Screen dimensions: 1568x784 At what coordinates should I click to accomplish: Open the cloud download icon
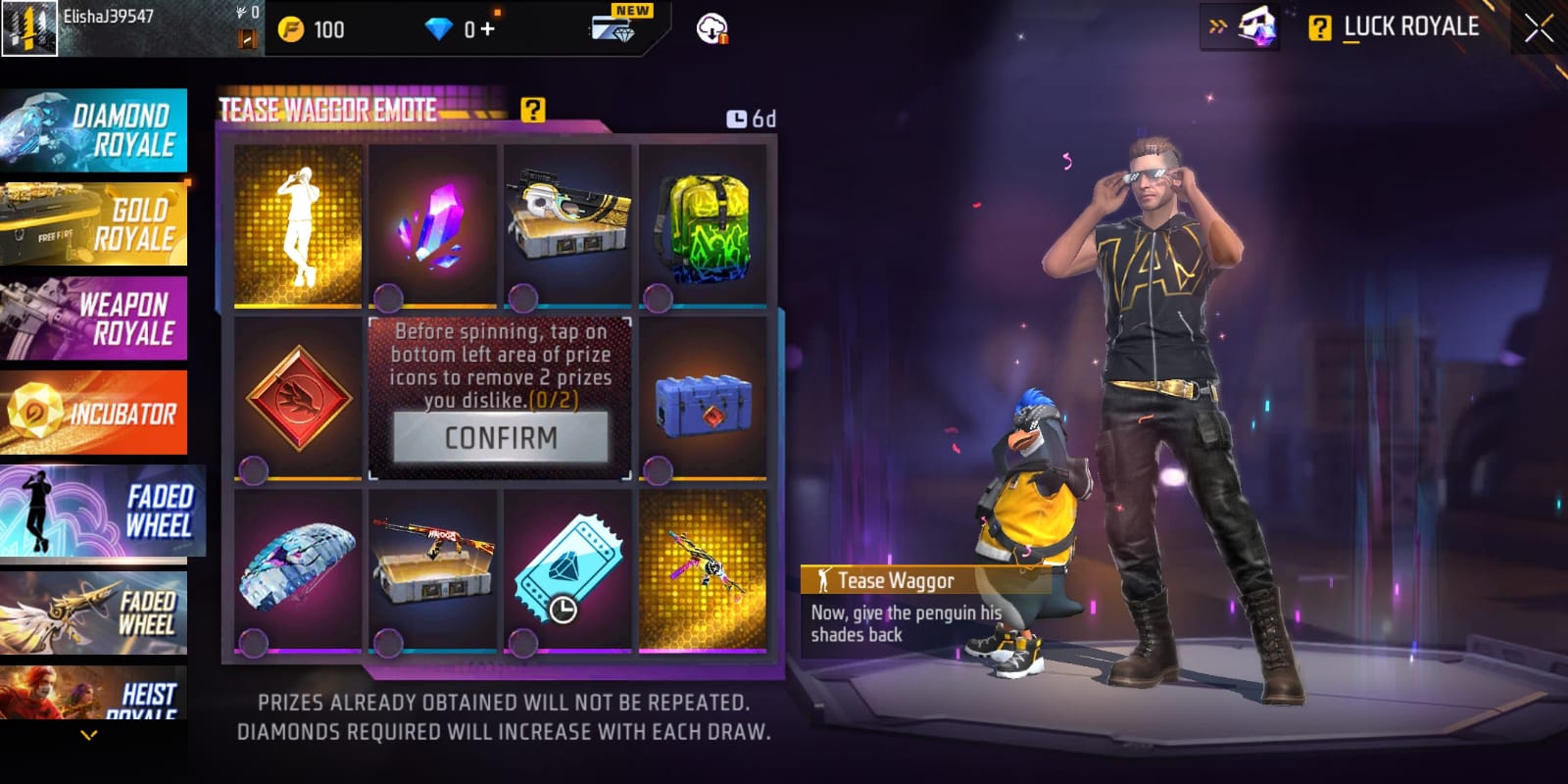[x=711, y=29]
